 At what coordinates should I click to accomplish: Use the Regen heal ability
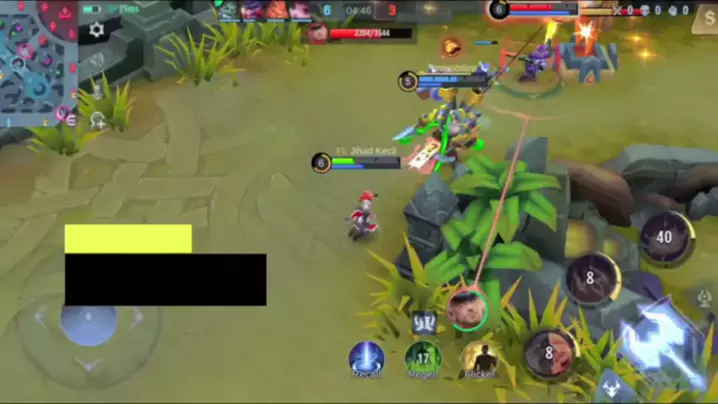point(423,359)
